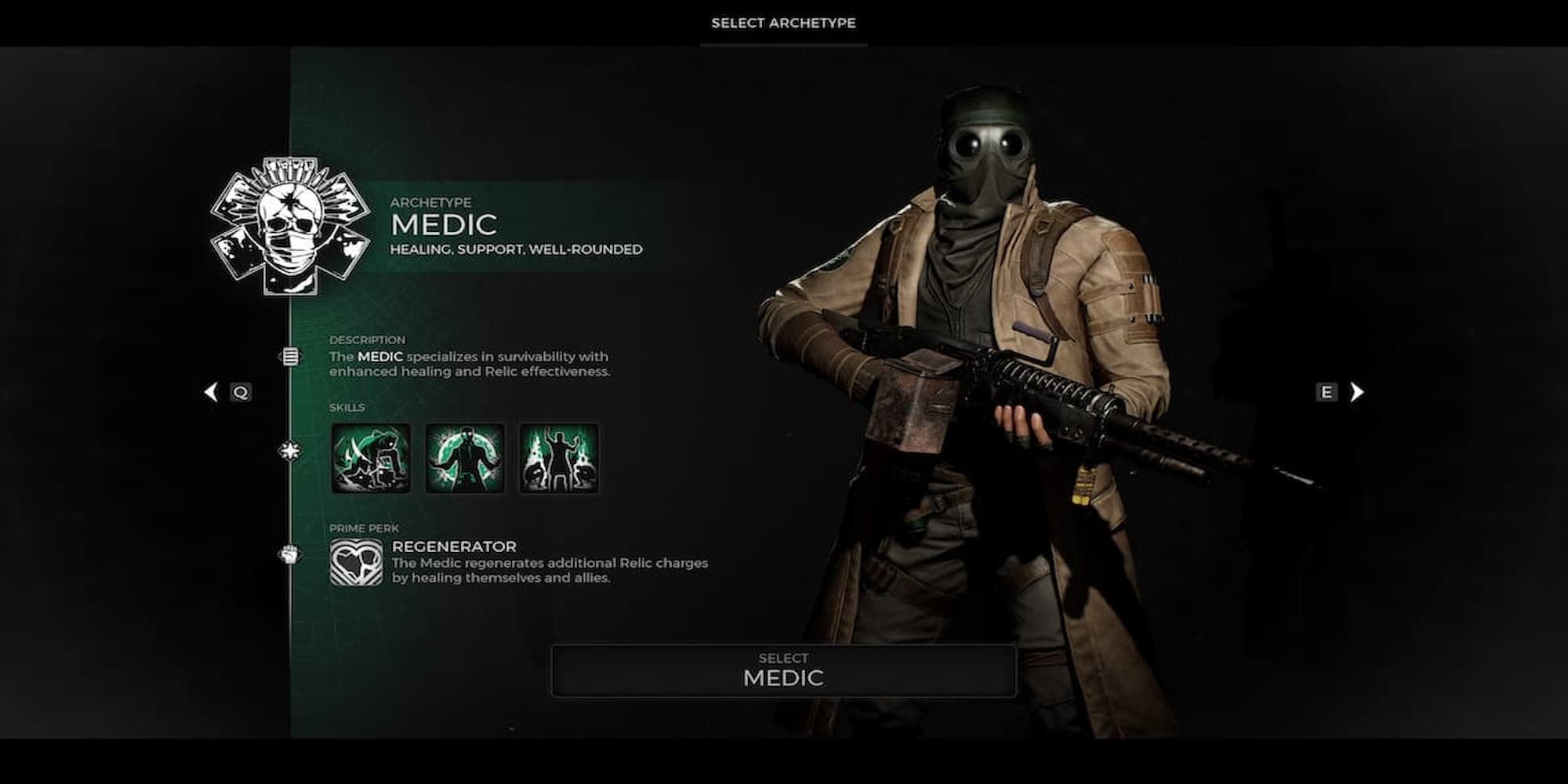1568x784 pixels.
Task: Click the star-shaped skills node icon
Action: (x=291, y=451)
